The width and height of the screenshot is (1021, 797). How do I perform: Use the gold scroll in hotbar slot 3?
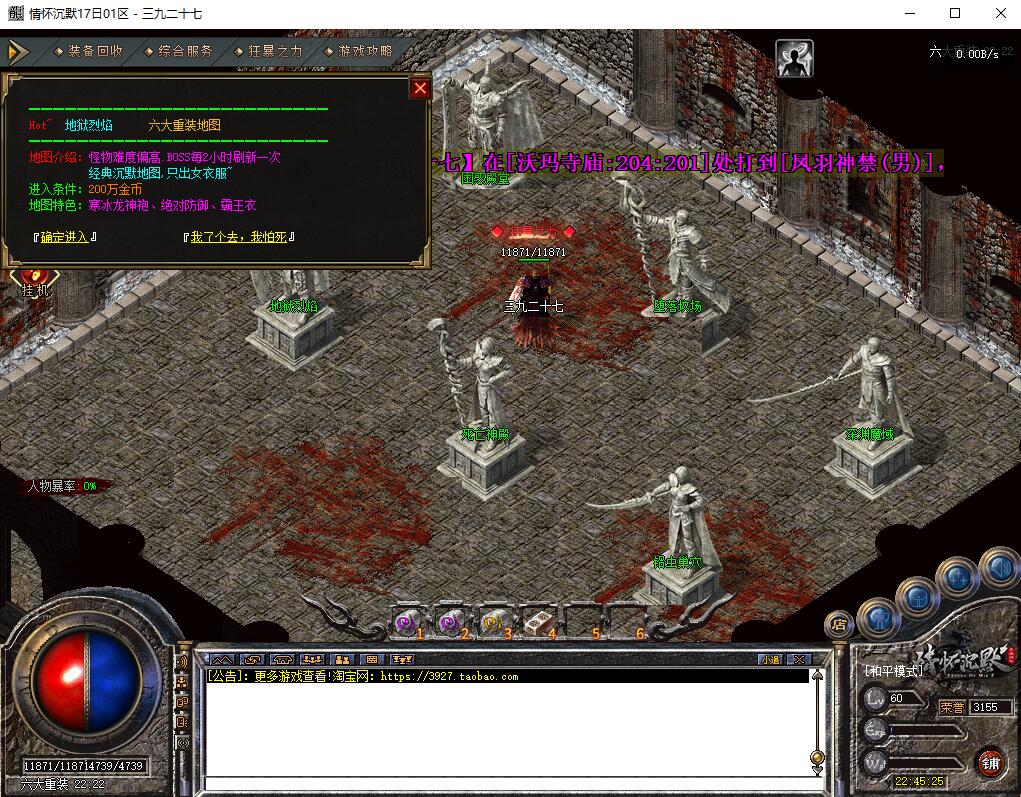click(492, 621)
